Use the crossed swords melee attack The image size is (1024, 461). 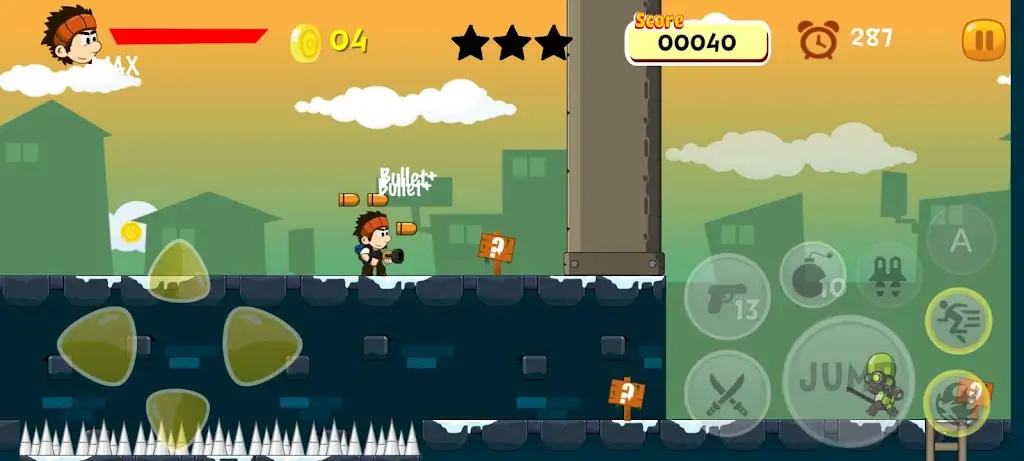click(727, 393)
